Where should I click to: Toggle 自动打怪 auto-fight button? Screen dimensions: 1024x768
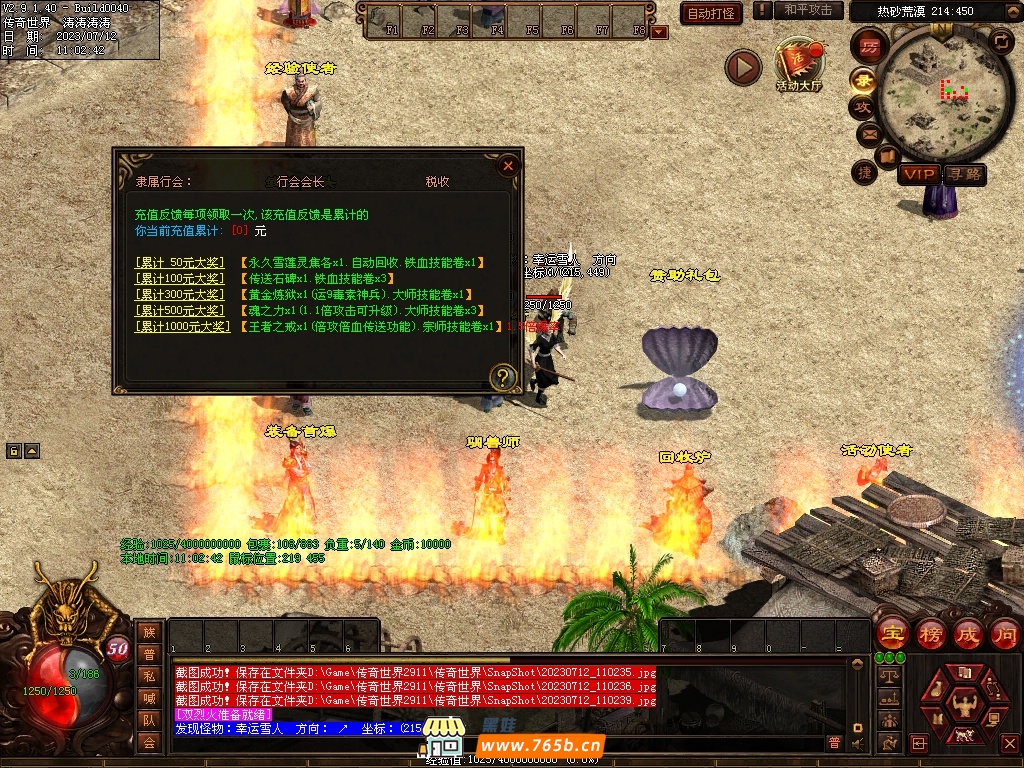(711, 13)
